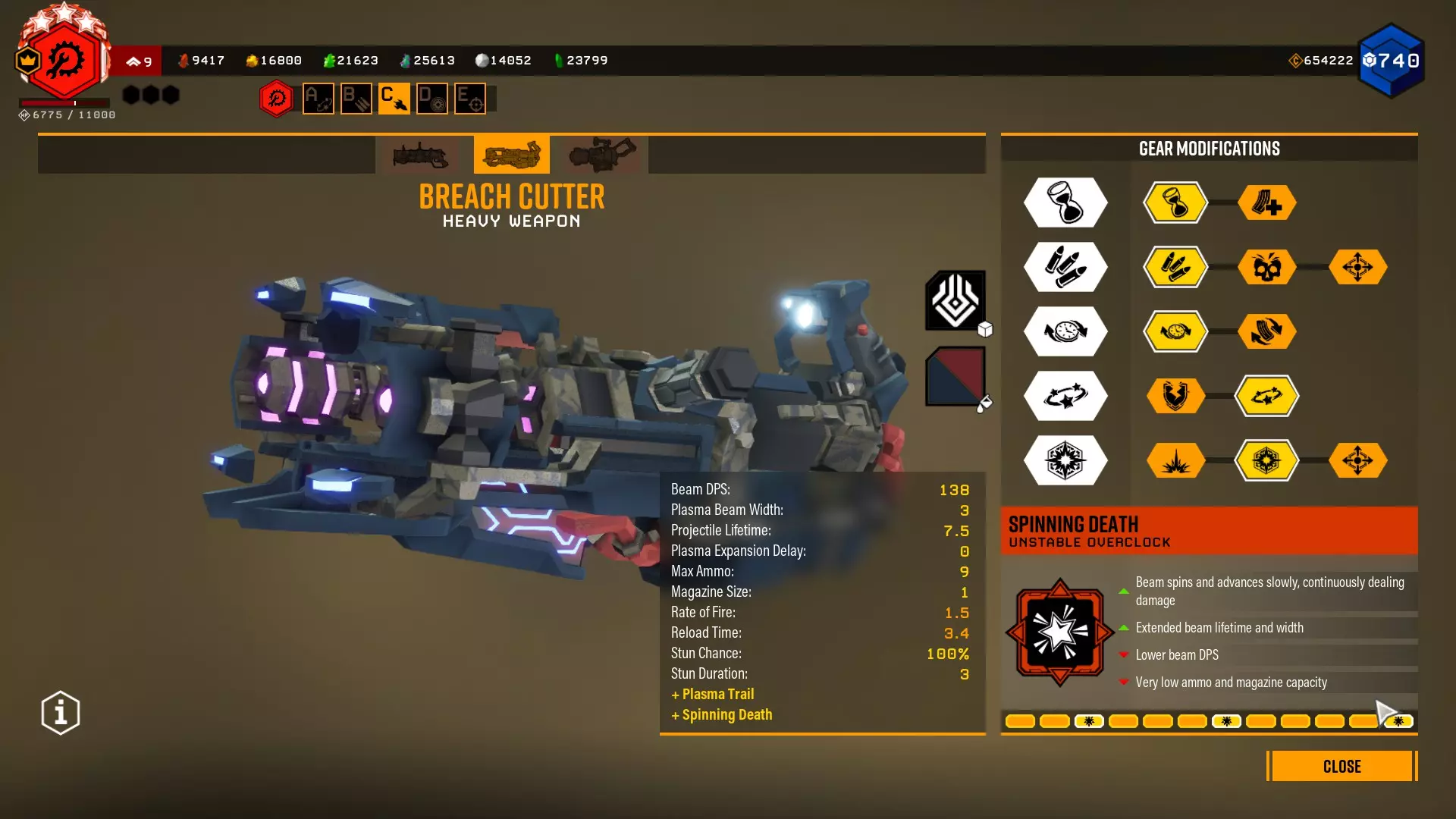1456x819 pixels.
Task: Select loadout C tab
Action: pos(394,99)
